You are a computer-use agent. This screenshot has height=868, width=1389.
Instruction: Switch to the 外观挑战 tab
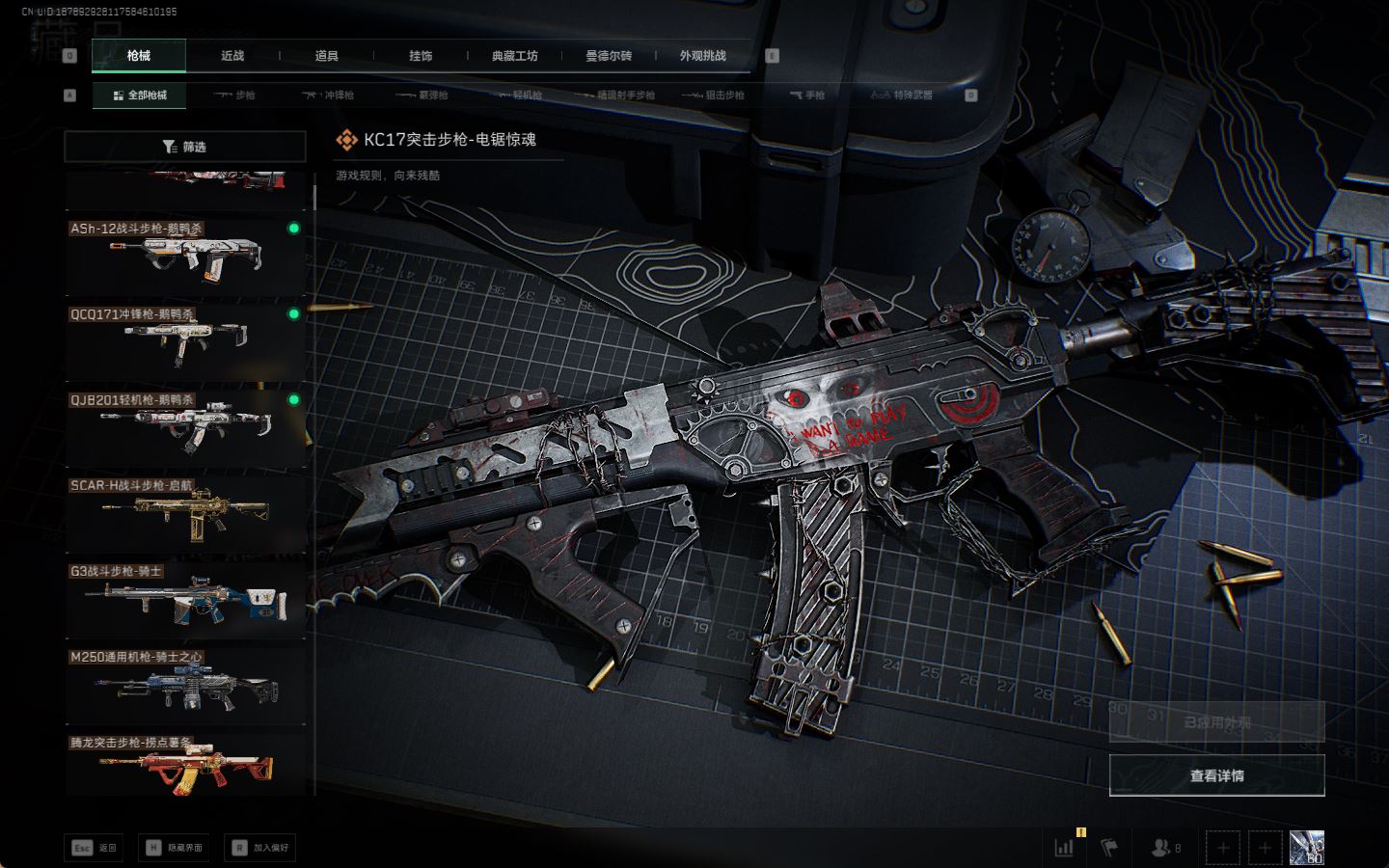702,56
